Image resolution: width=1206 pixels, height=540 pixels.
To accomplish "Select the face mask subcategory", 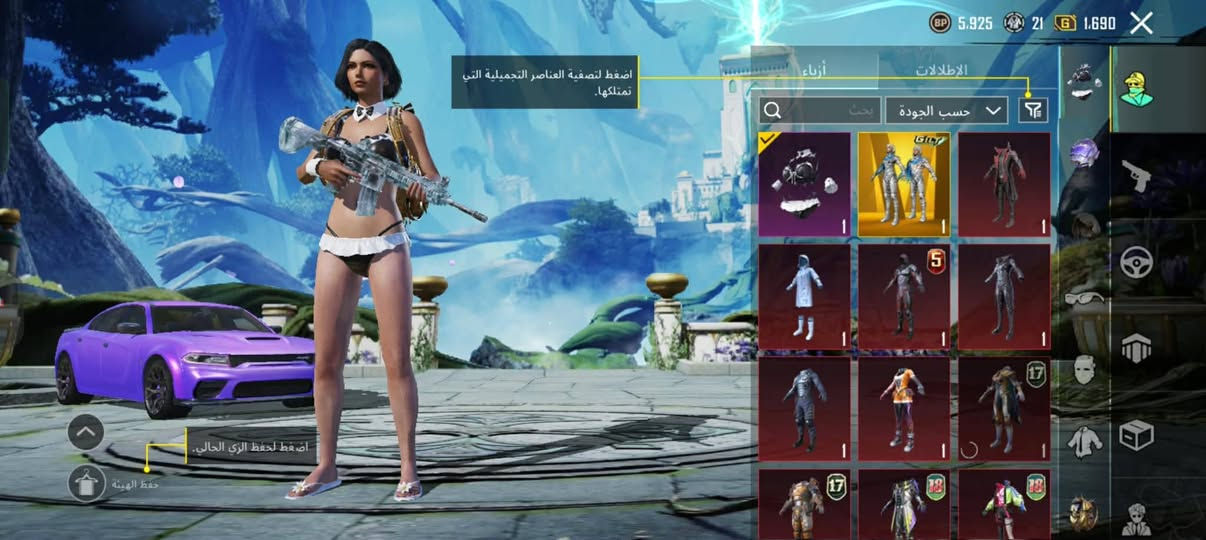I will [1084, 369].
